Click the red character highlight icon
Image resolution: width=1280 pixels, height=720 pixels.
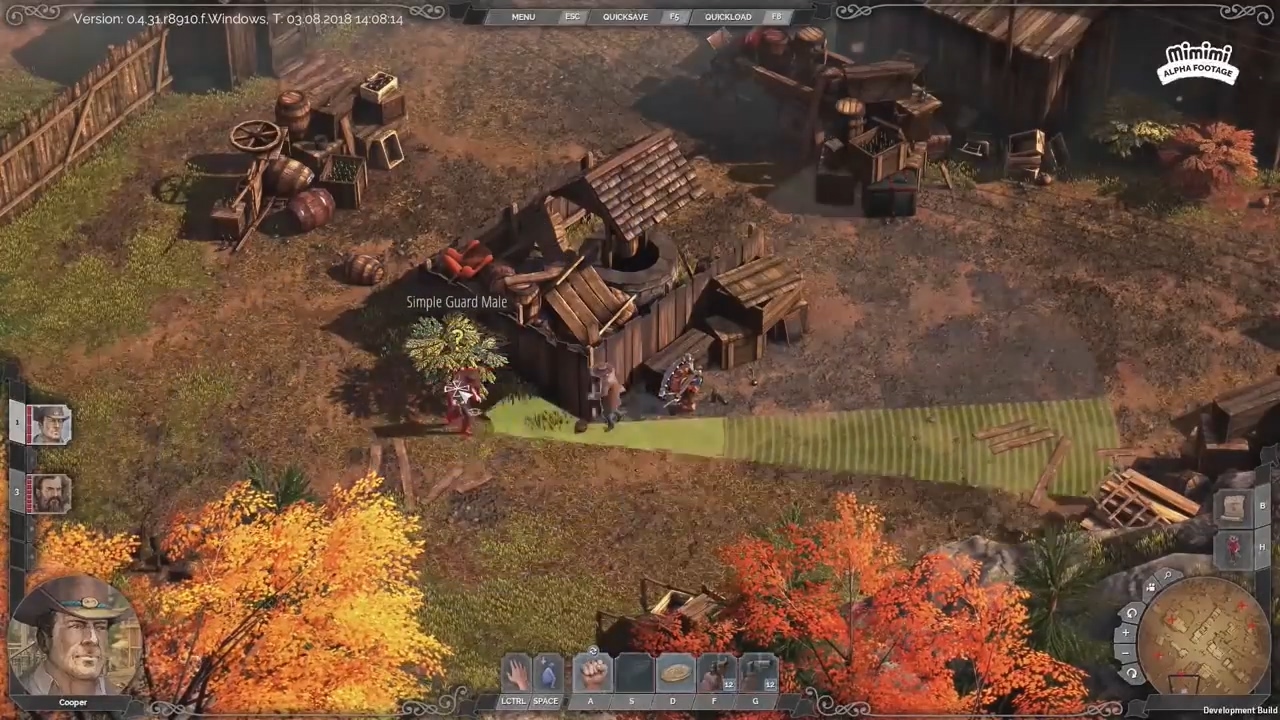[x=1233, y=547]
